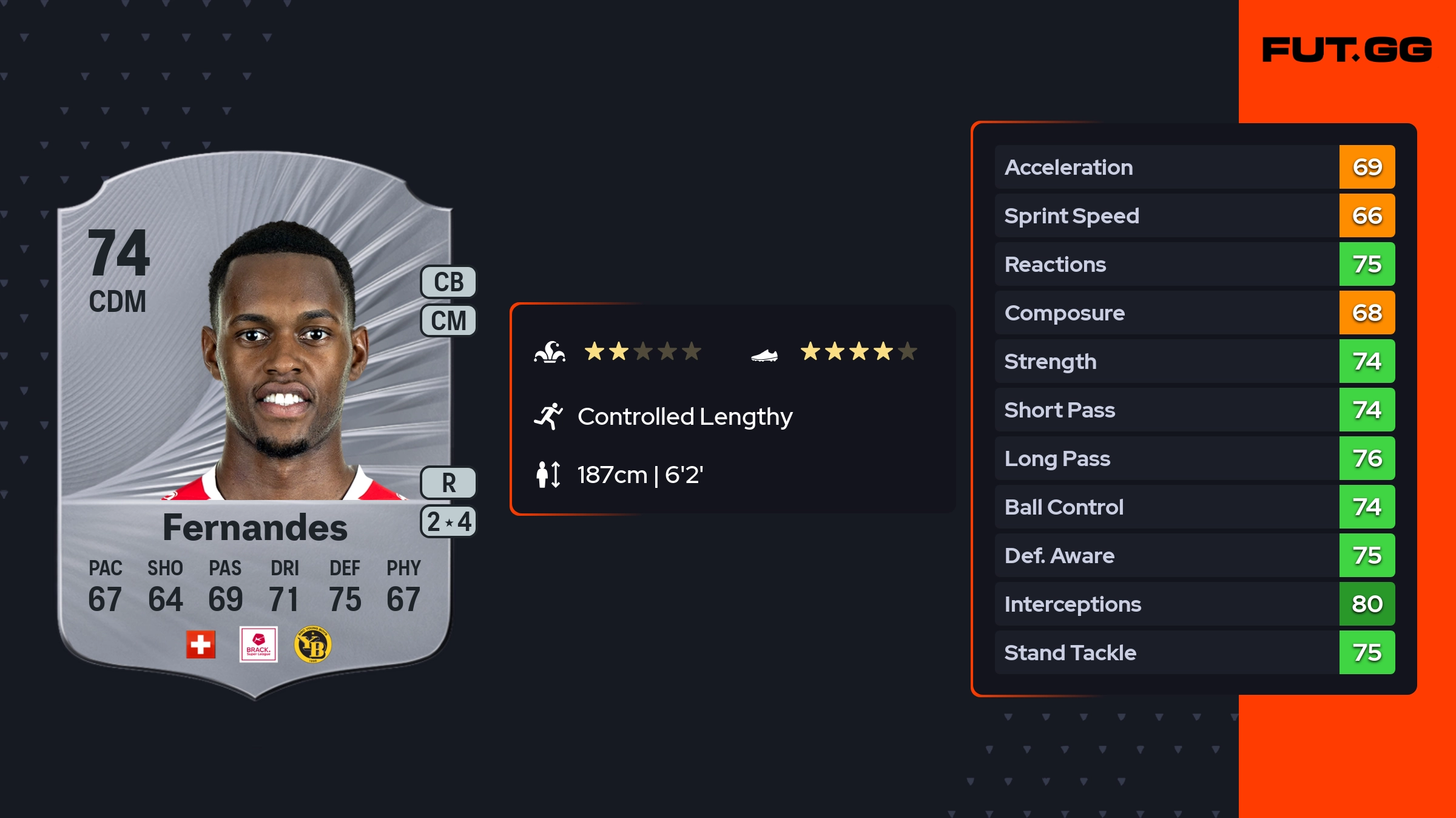Click the skill moves star rating
This screenshot has width=1456, height=818.
[642, 351]
